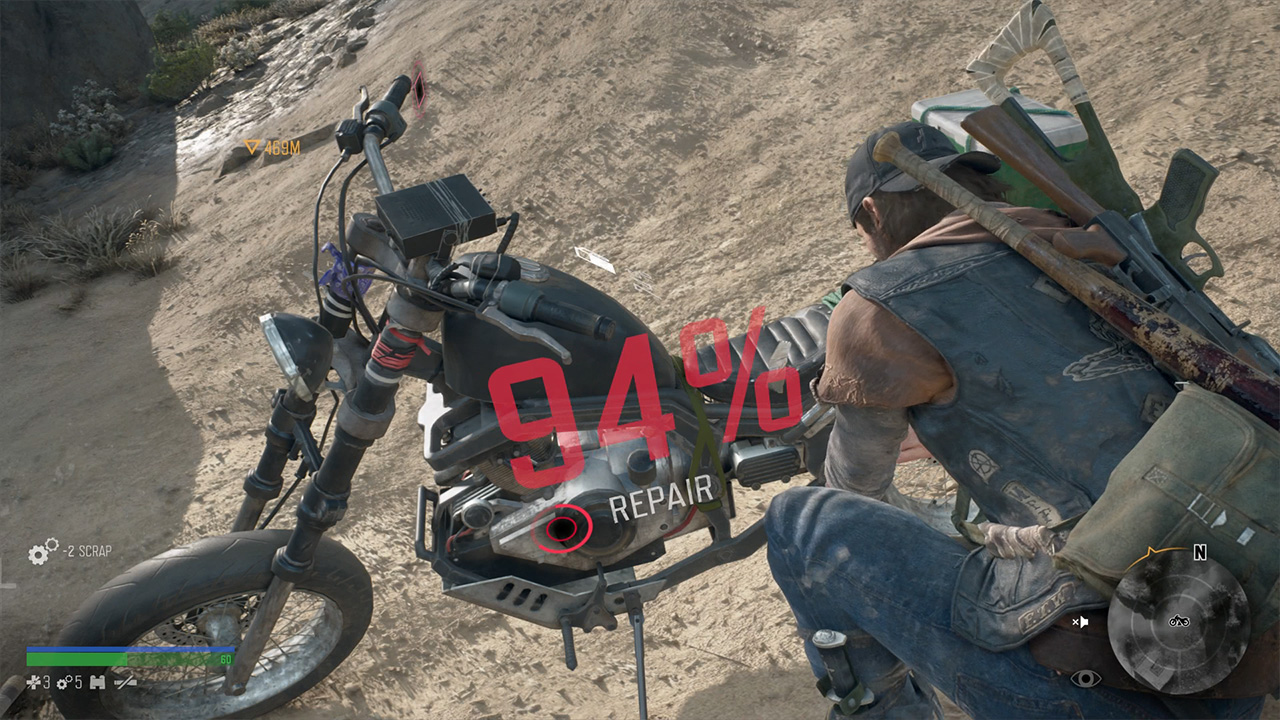Image resolution: width=1280 pixels, height=720 pixels.
Task: Click the muted speaker icon left of the minimap
Action: pyautogui.click(x=1082, y=621)
